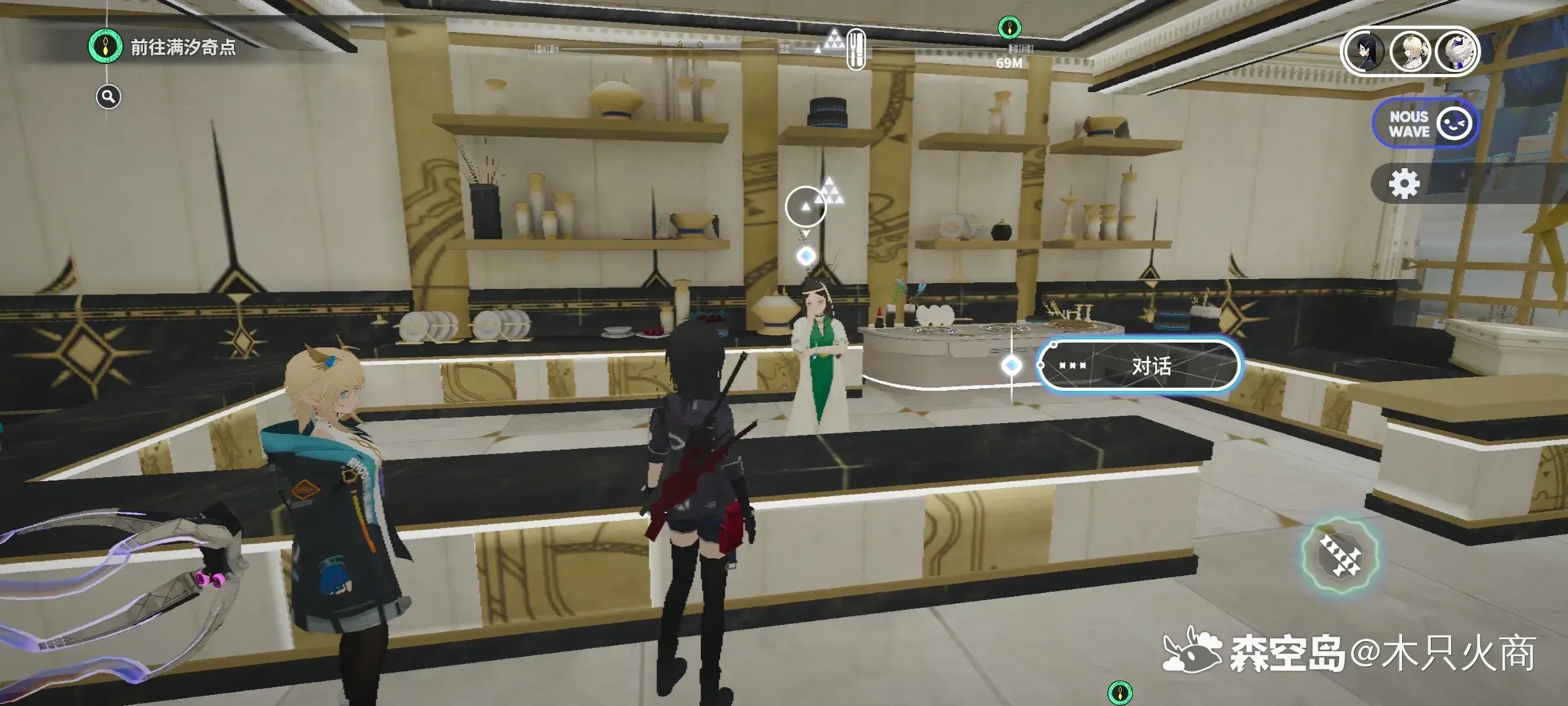Click the magnifier search icon

tap(108, 97)
